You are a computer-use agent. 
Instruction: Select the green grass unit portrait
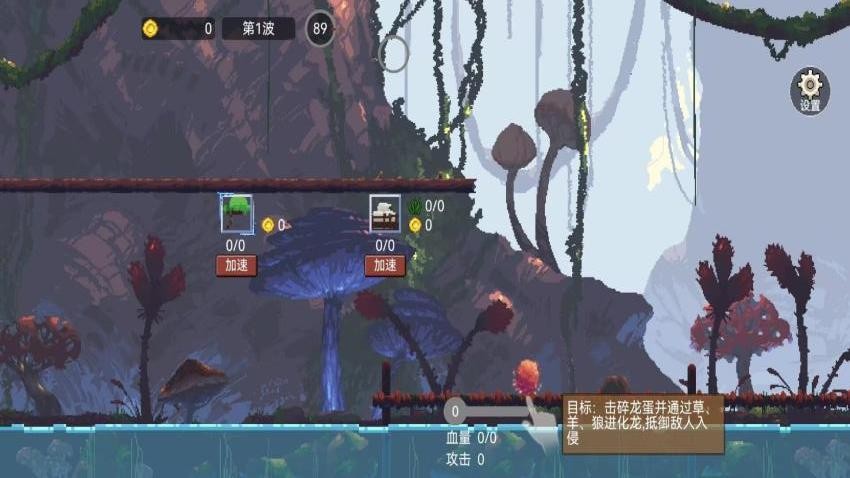click(236, 213)
